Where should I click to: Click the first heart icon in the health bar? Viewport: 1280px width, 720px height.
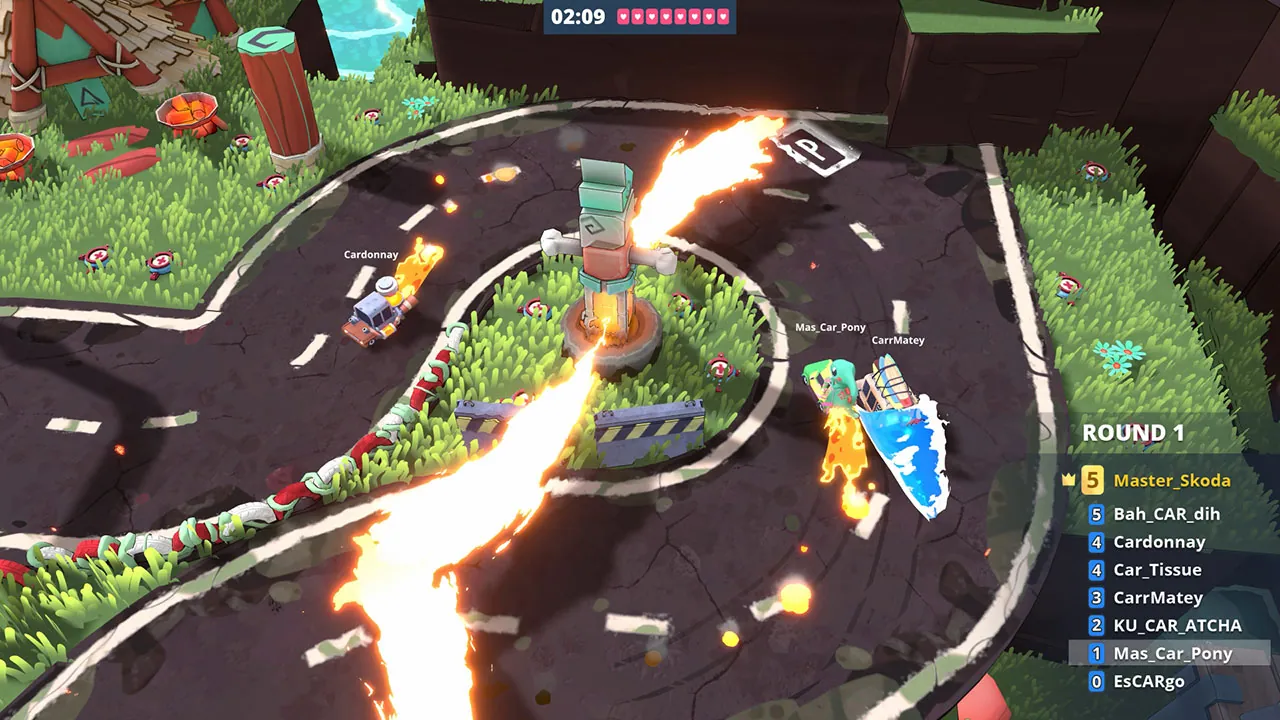[x=624, y=16]
